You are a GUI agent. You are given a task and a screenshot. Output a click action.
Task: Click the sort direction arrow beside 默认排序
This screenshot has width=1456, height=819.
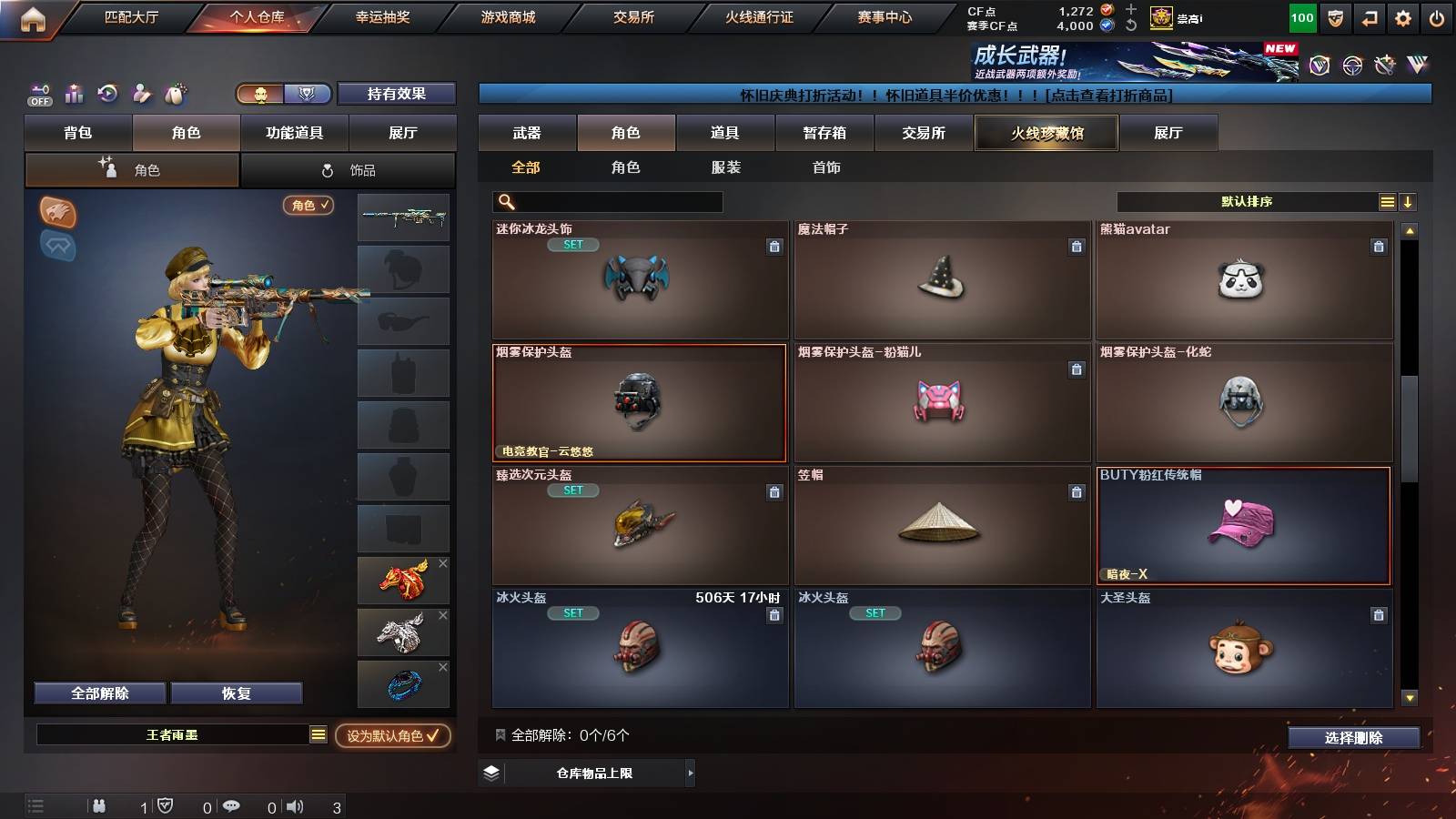point(1408,201)
